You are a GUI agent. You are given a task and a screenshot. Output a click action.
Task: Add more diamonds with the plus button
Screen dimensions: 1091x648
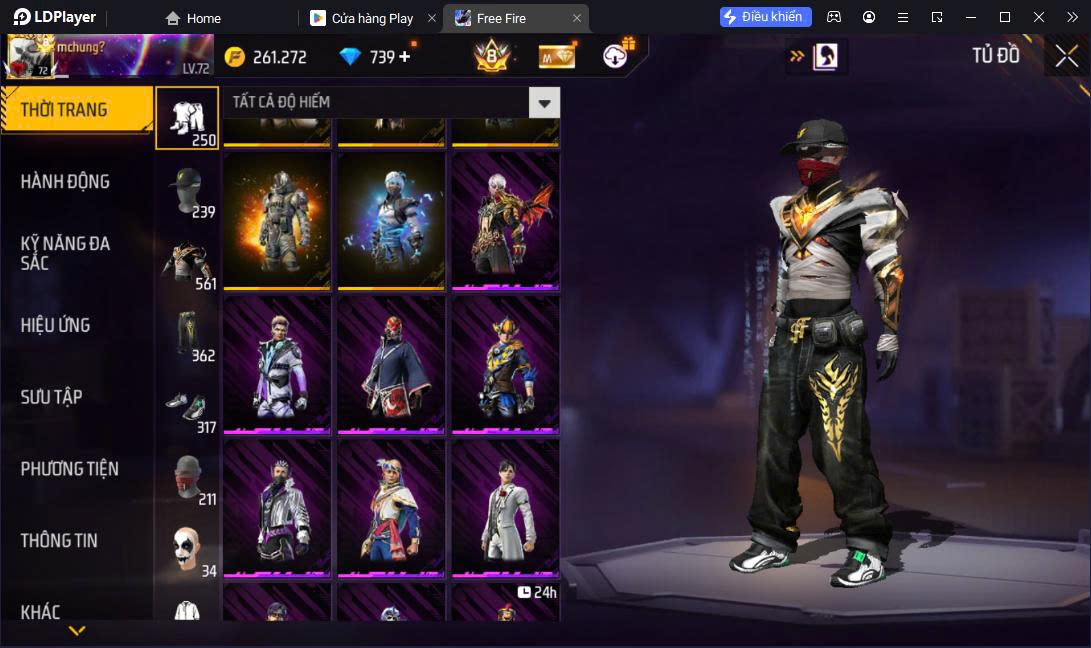(x=405, y=57)
